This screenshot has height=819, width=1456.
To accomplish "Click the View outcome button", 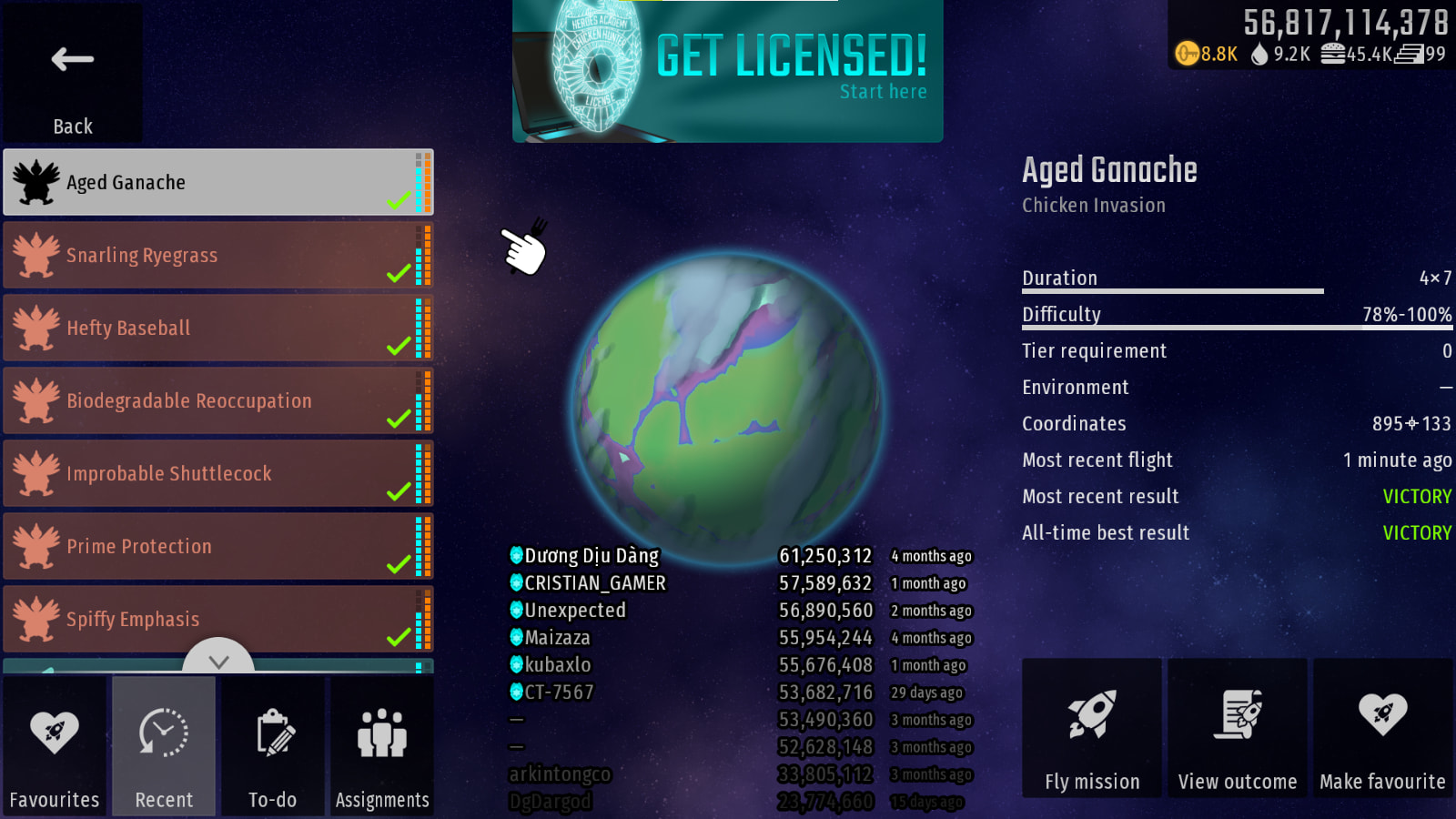I will [x=1238, y=728].
